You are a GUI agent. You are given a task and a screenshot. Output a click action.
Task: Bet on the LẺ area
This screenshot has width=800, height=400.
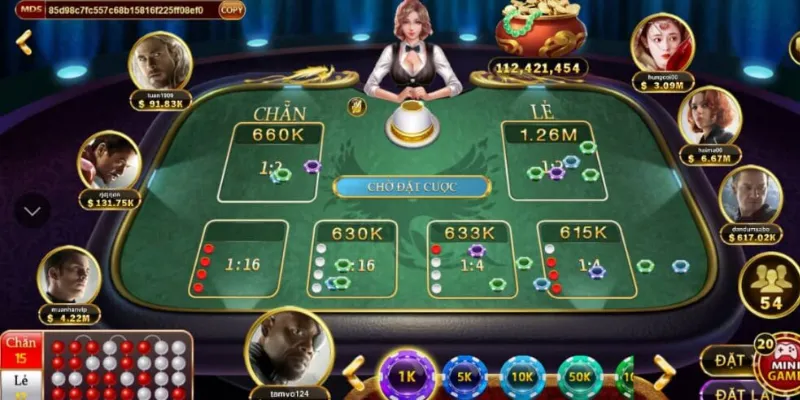click(555, 162)
